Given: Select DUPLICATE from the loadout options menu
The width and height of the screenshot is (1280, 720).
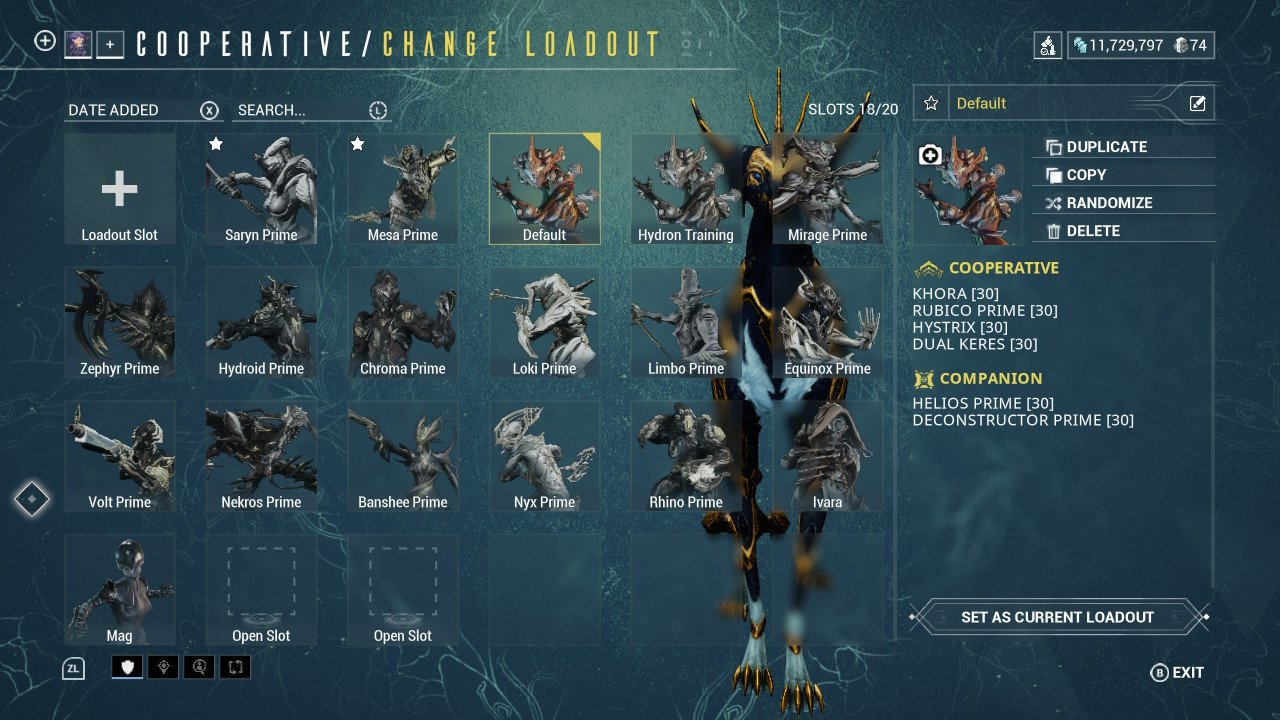Looking at the screenshot, I should pyautogui.click(x=1105, y=146).
